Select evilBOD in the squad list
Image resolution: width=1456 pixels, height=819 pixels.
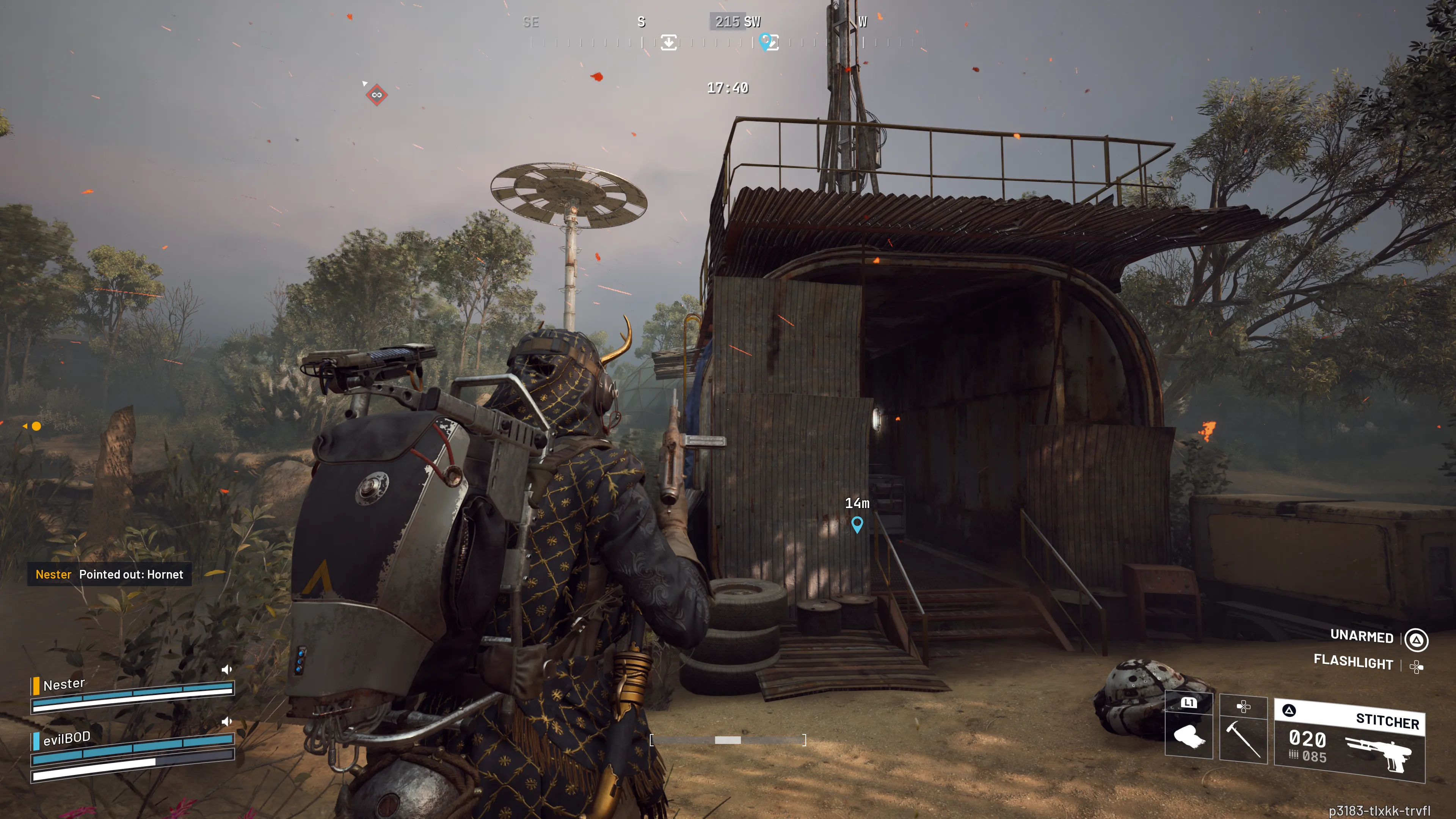point(67,738)
